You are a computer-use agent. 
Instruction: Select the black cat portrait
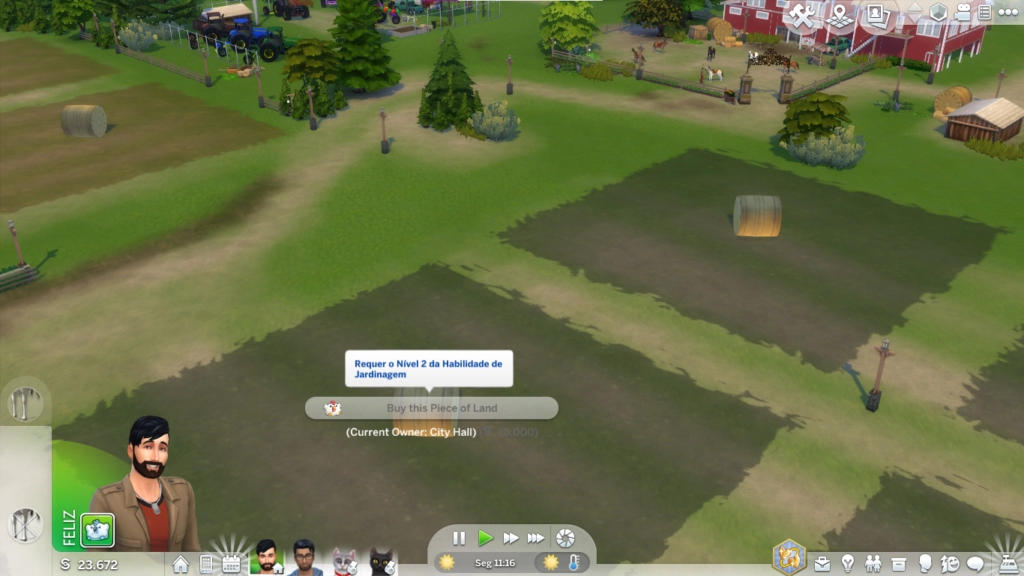(381, 559)
